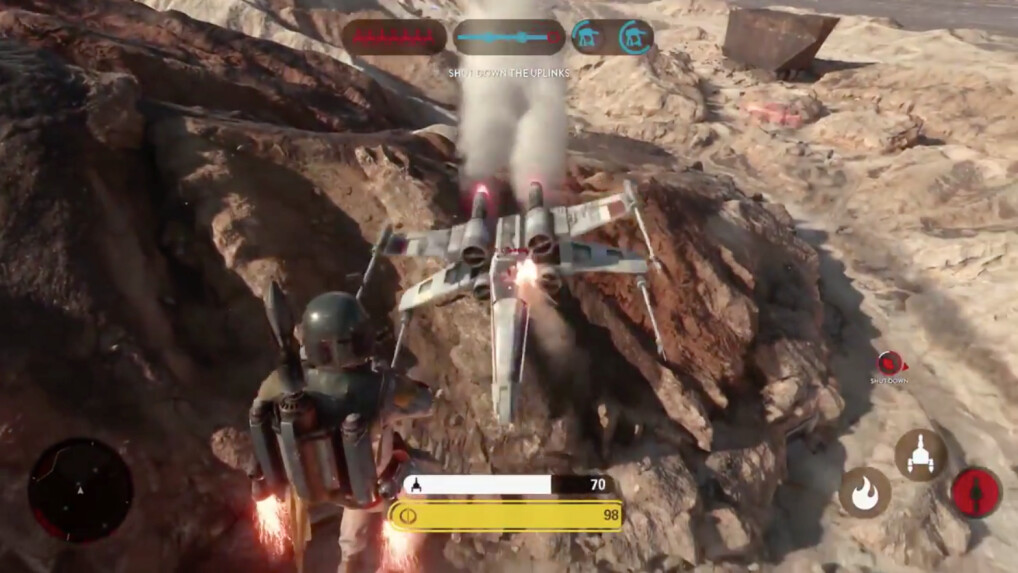
Task: Click the blue uplink progress tracker
Action: 509,37
